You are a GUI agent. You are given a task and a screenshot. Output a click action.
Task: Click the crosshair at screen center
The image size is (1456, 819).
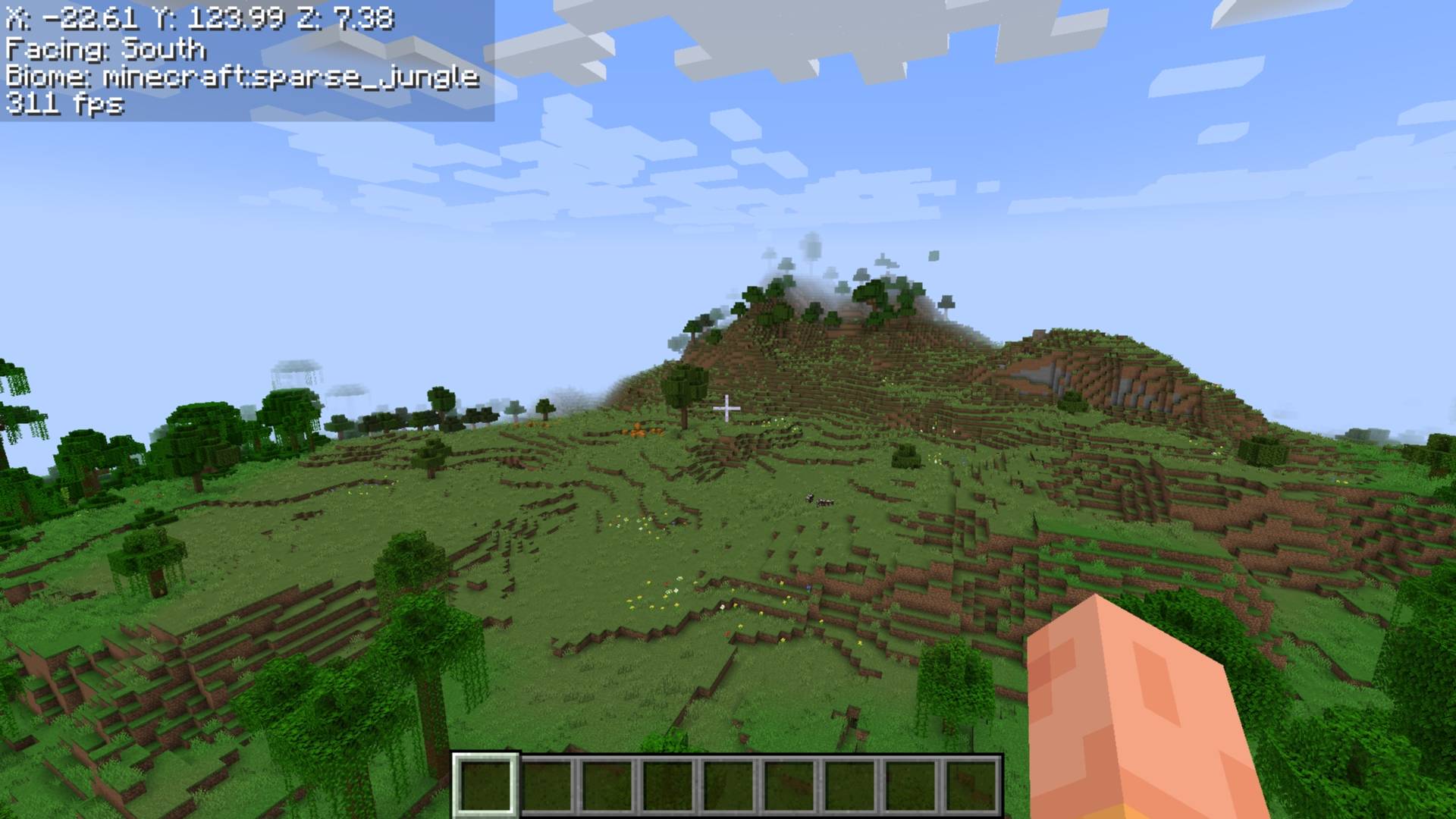(726, 409)
